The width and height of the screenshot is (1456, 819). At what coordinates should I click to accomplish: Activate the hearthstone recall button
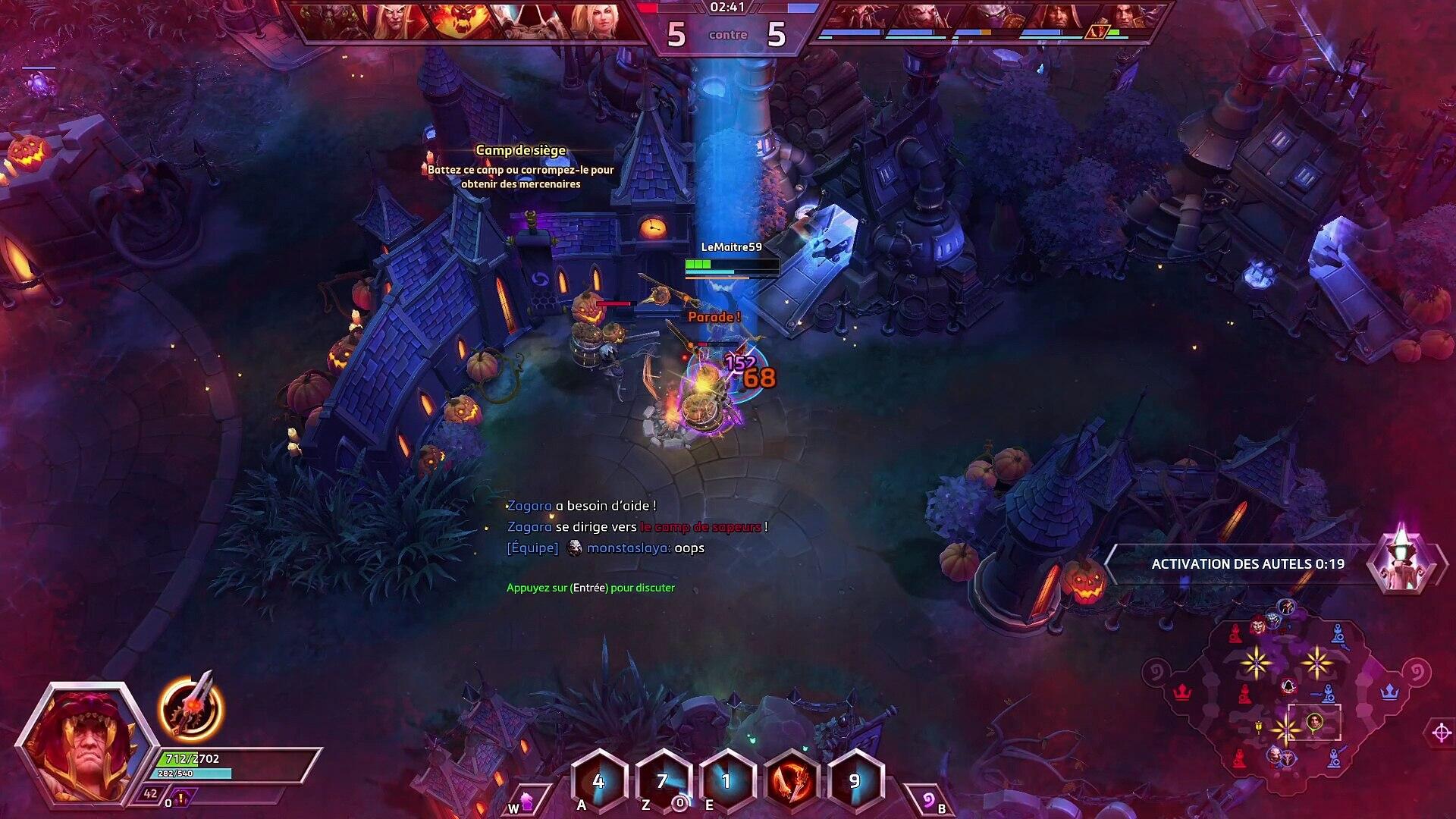pyautogui.click(x=929, y=801)
